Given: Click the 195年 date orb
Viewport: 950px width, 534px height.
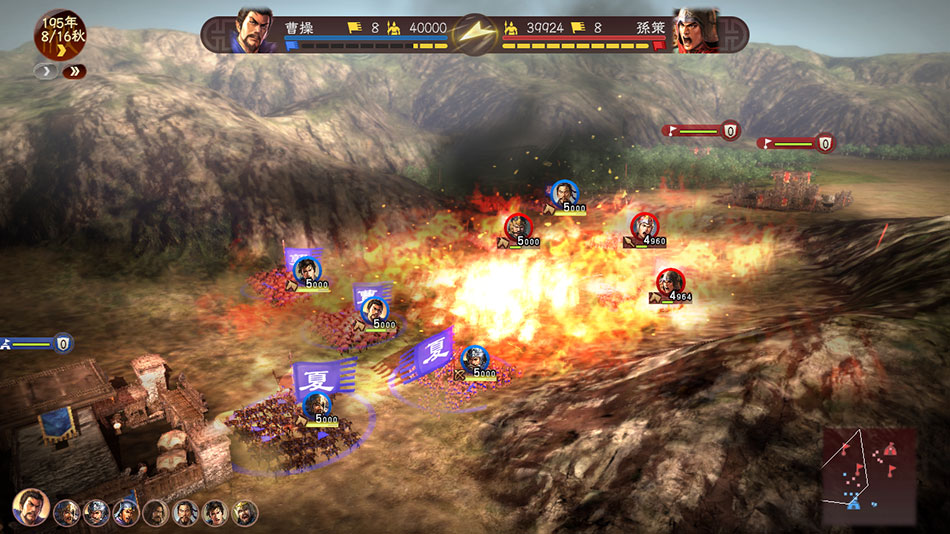Looking at the screenshot, I should (x=59, y=35).
